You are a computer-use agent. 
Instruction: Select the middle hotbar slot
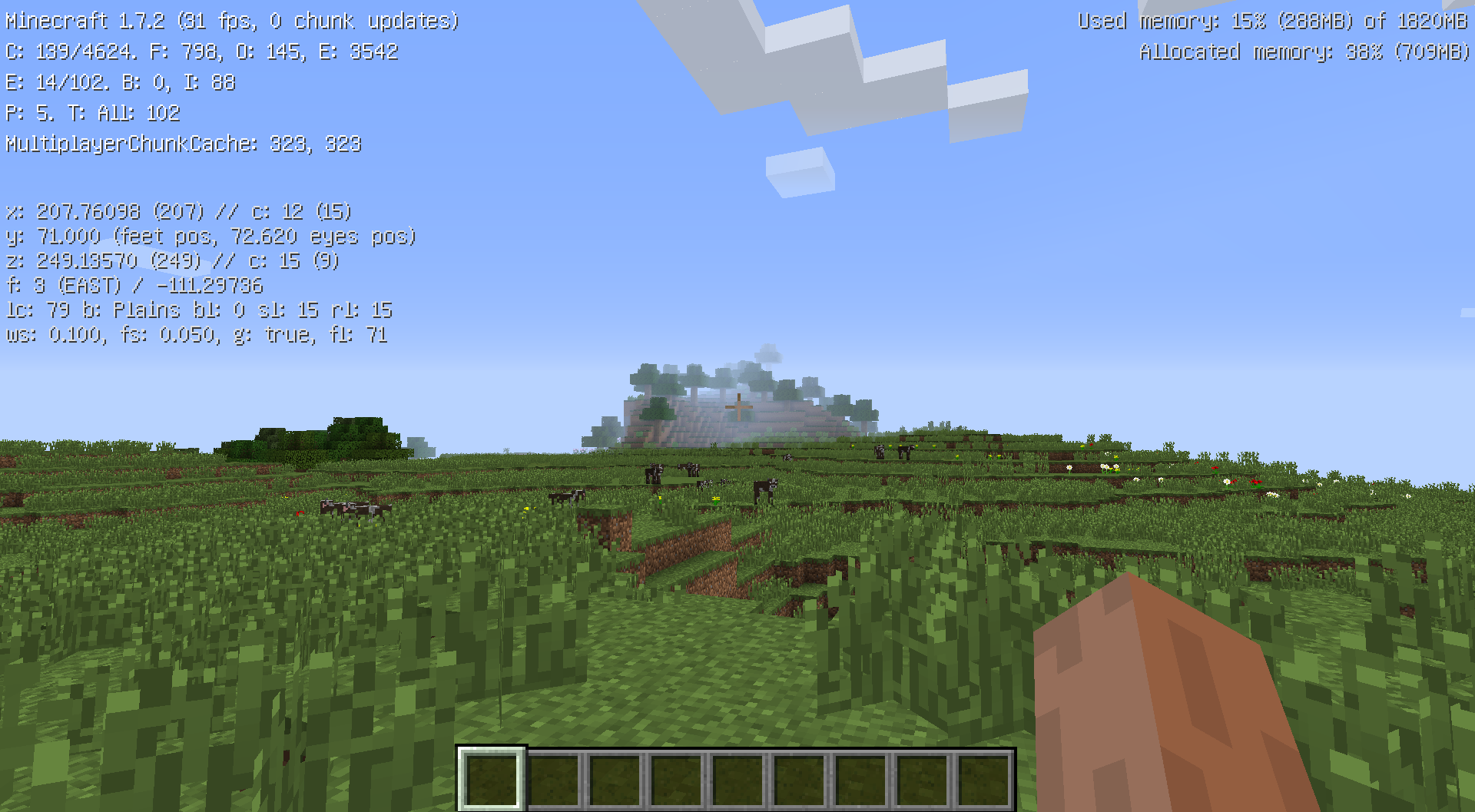point(737,777)
